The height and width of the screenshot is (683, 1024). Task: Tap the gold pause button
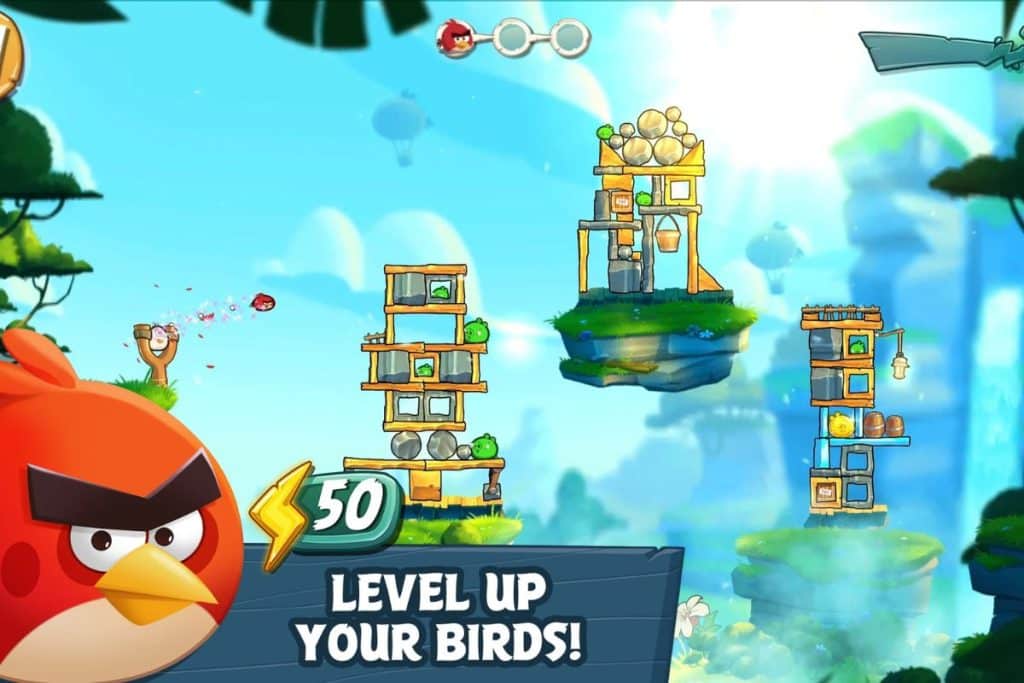[x=7, y=55]
